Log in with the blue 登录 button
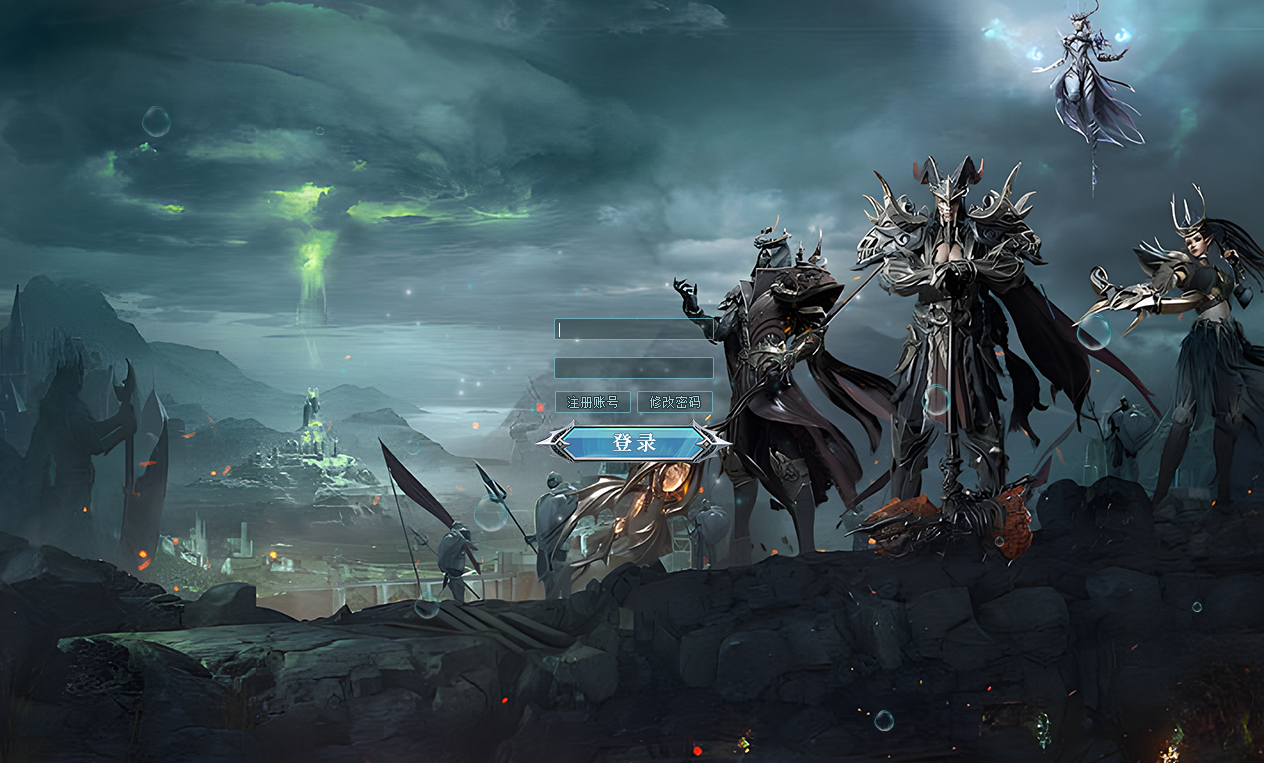 pyautogui.click(x=634, y=443)
